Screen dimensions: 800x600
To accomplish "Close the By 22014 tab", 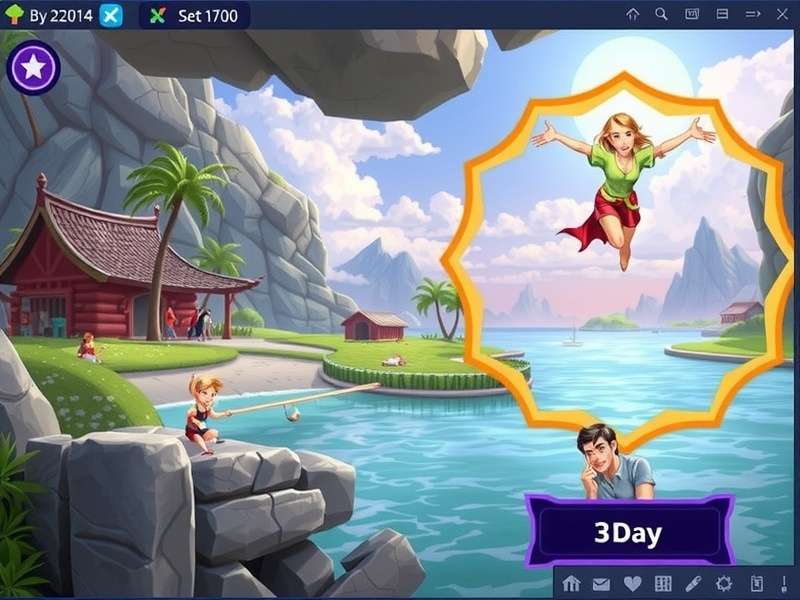I will click(x=112, y=15).
